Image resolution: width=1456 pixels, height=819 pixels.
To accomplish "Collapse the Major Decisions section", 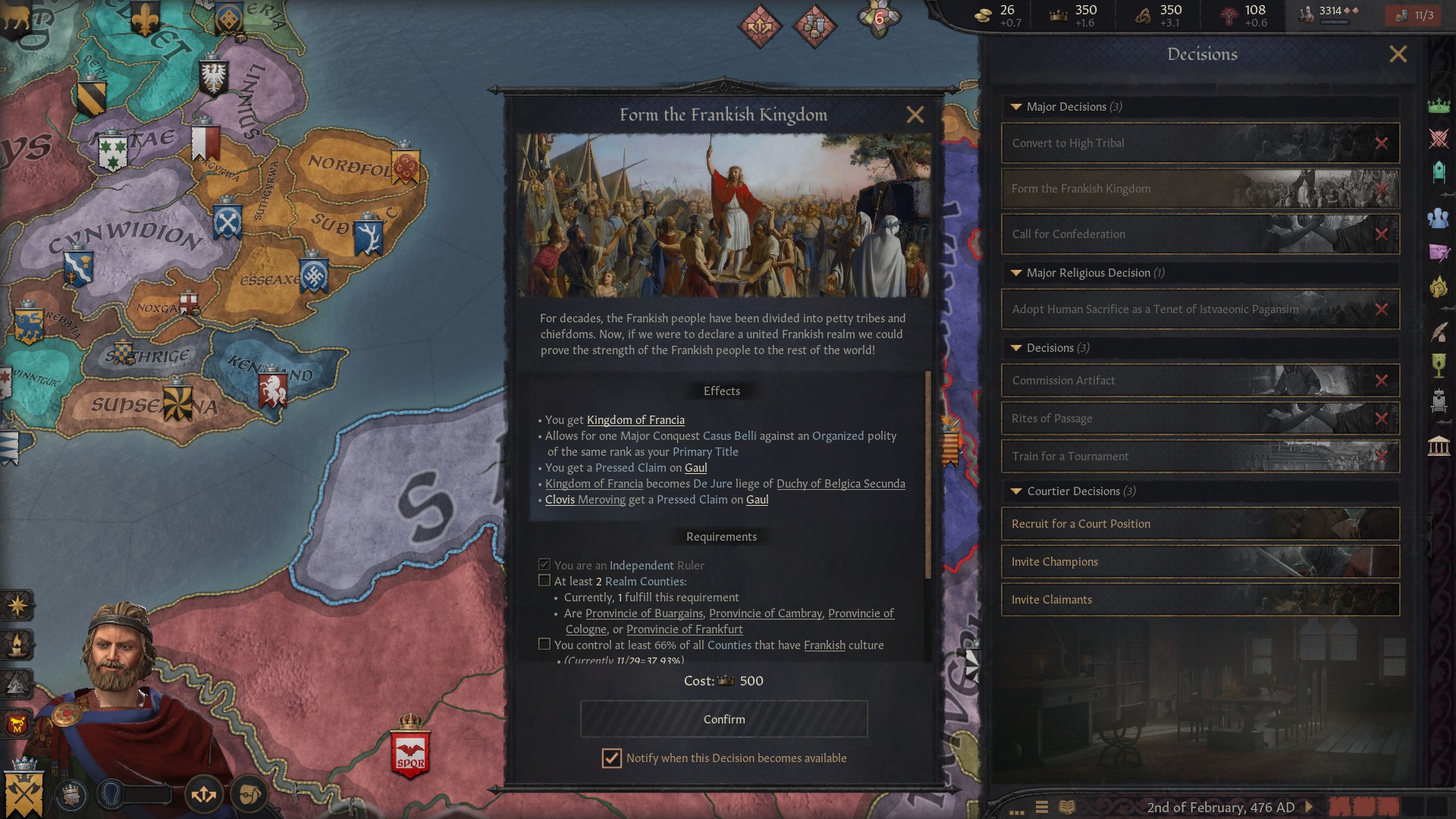I will point(1016,107).
